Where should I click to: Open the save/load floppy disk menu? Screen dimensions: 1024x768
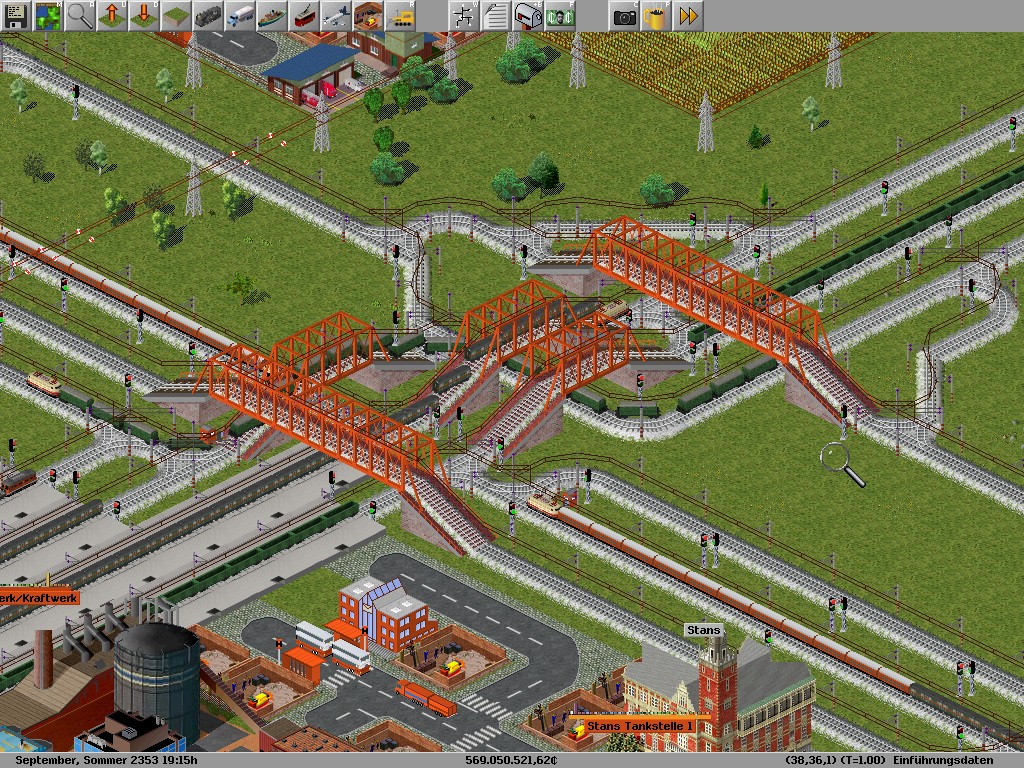pos(16,16)
